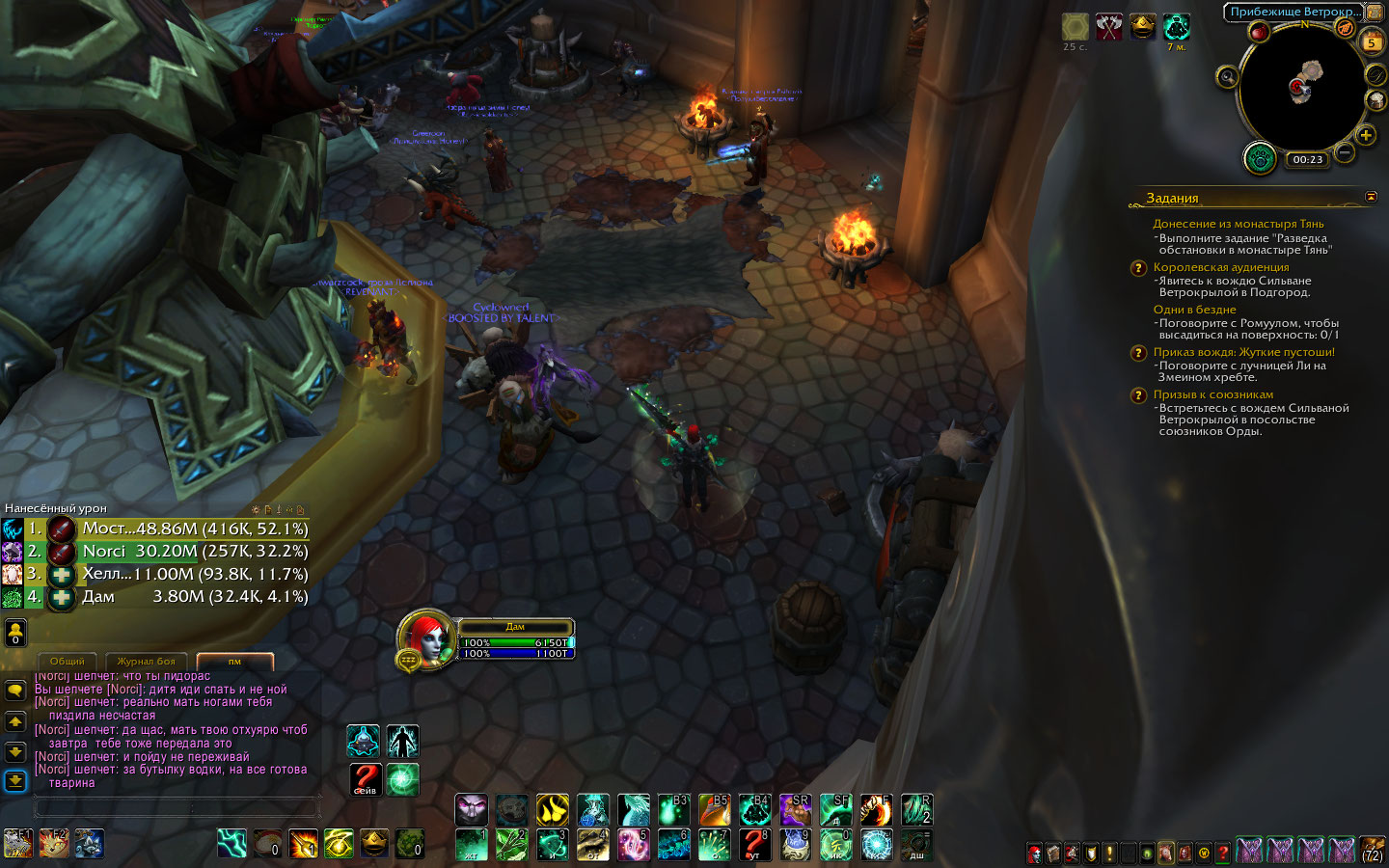This screenshot has height=868, width=1389.
Task: Zoom out the minimap with minus button
Action: pos(1345,152)
